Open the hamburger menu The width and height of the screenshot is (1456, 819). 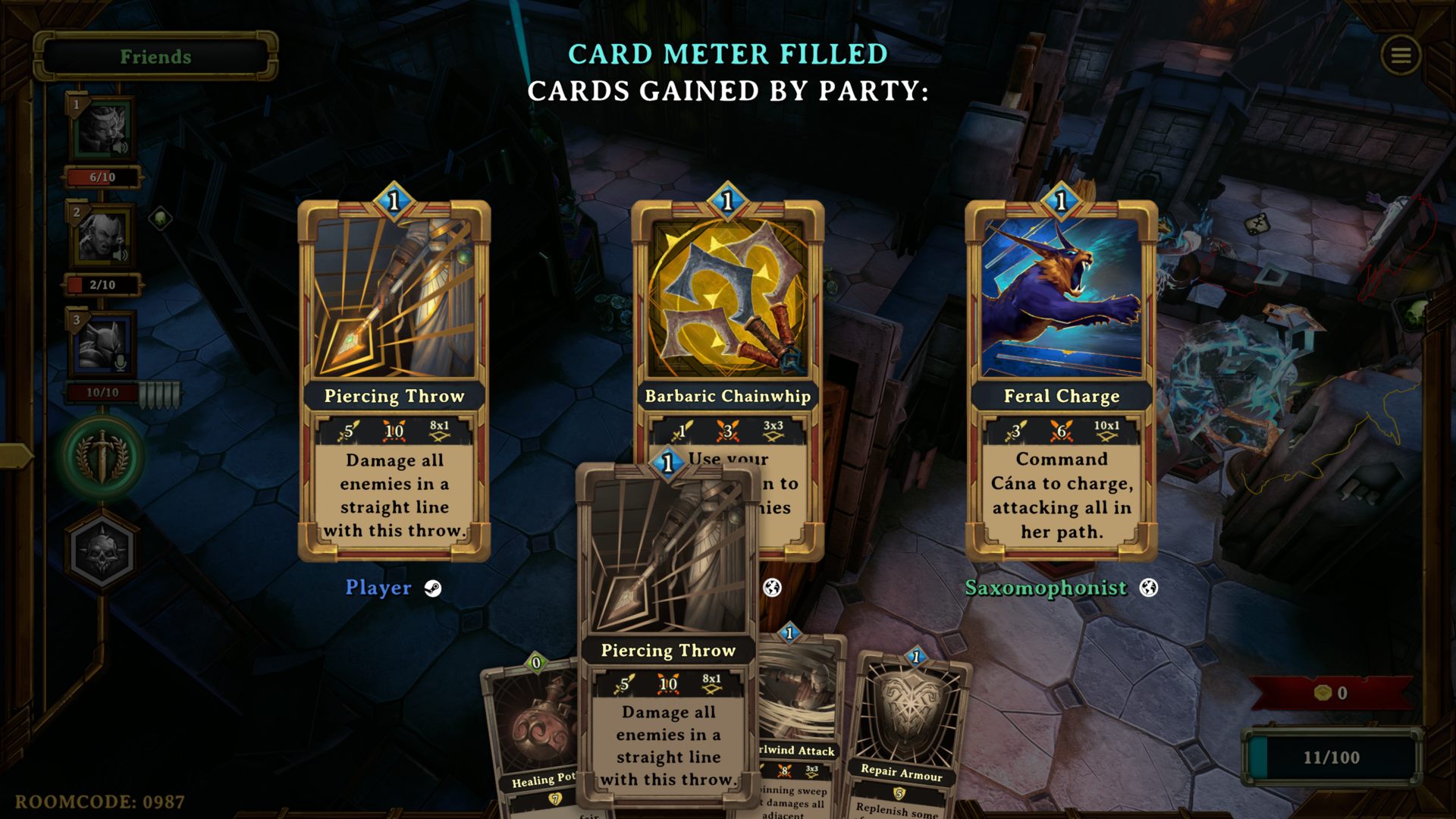(x=1401, y=55)
